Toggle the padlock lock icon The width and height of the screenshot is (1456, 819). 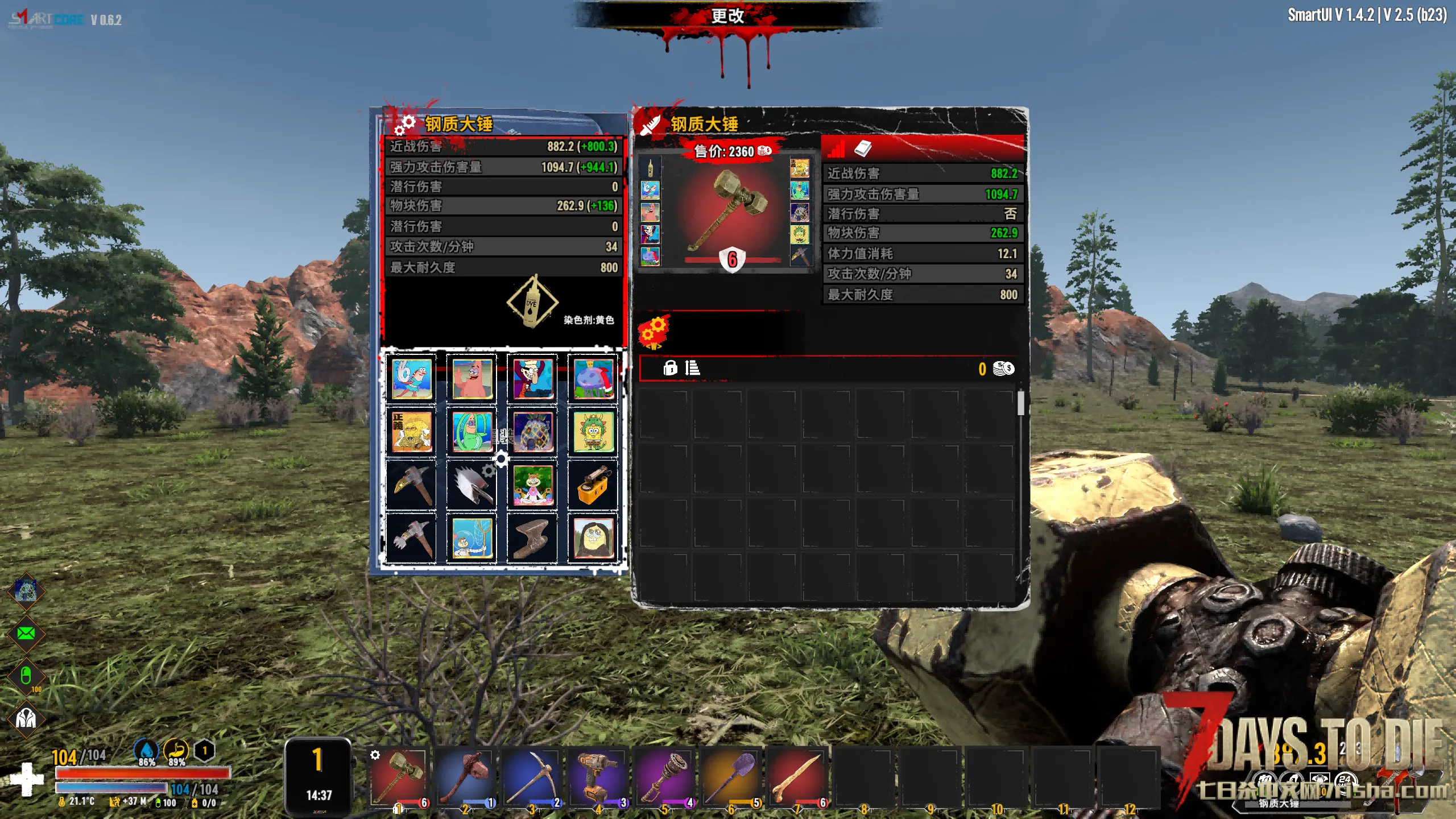(670, 368)
